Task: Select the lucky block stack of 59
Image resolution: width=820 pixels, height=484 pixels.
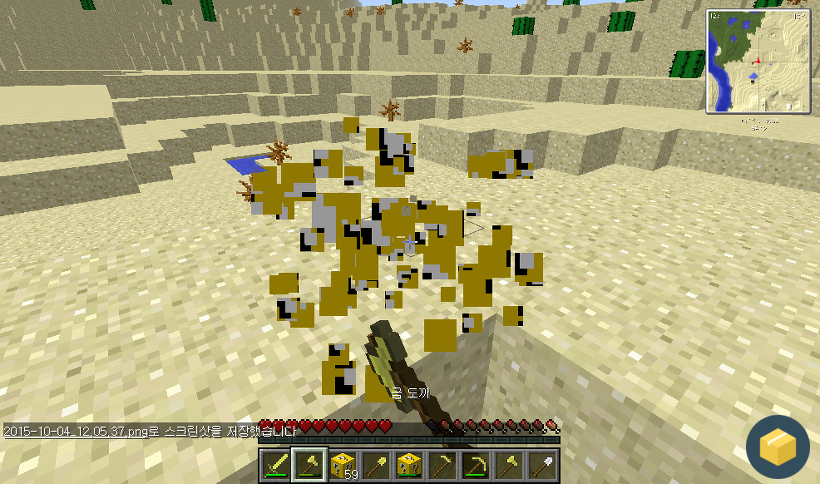Action: pos(344,465)
